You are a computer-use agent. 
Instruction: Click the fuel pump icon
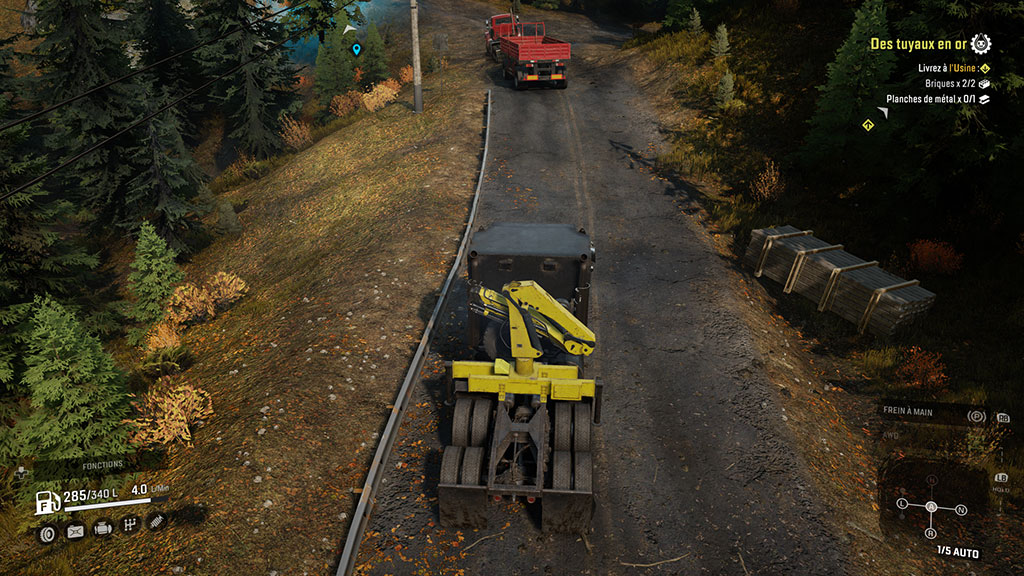[47, 501]
